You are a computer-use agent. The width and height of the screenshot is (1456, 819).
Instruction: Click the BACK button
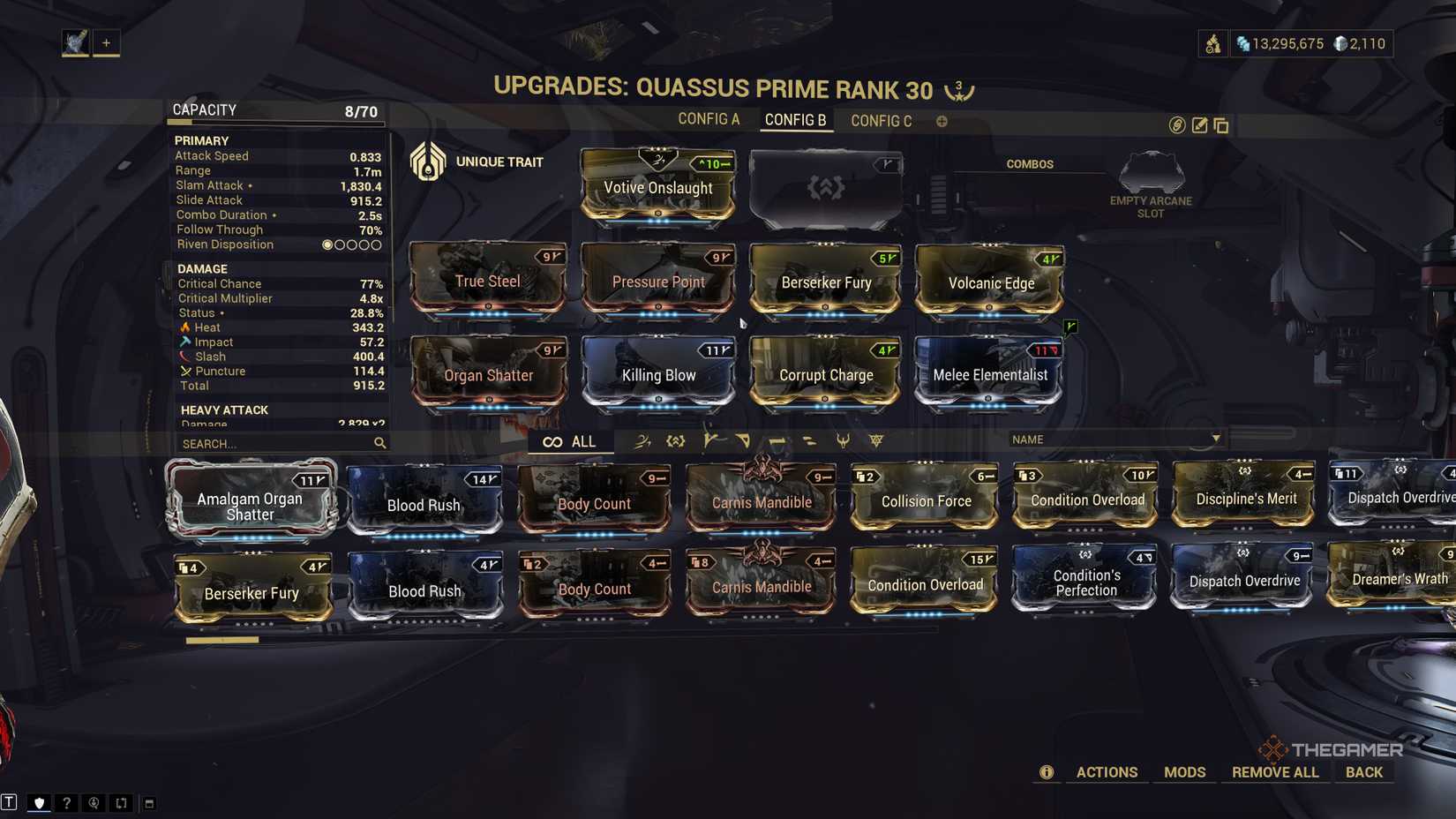(x=1363, y=771)
